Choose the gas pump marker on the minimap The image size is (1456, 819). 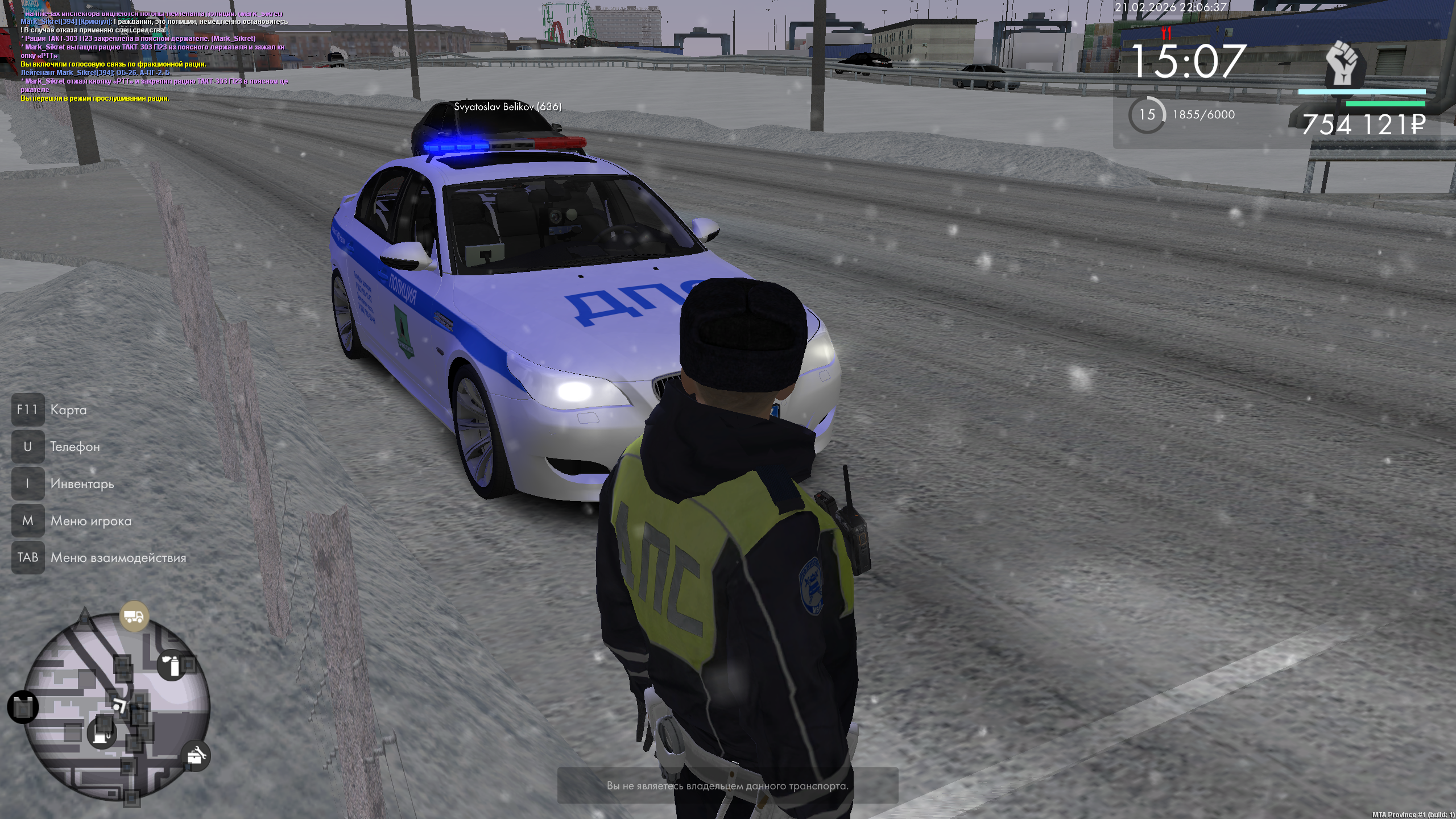(102, 733)
